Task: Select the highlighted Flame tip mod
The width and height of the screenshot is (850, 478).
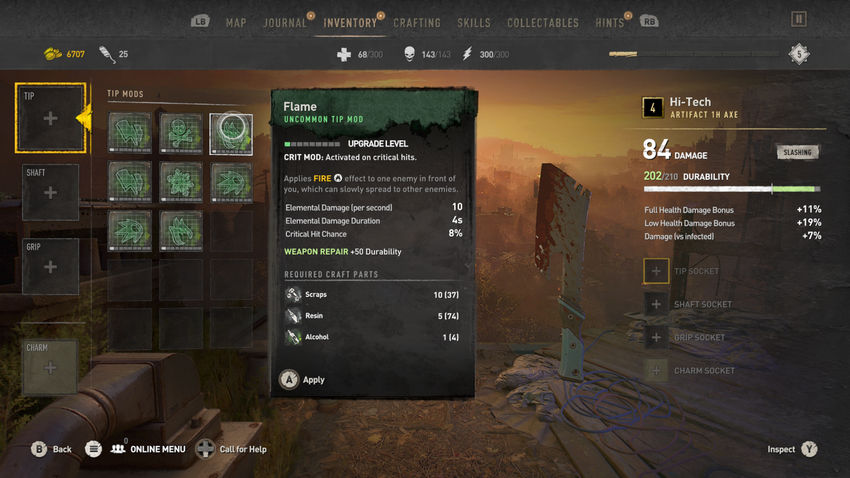Action: 231,133
